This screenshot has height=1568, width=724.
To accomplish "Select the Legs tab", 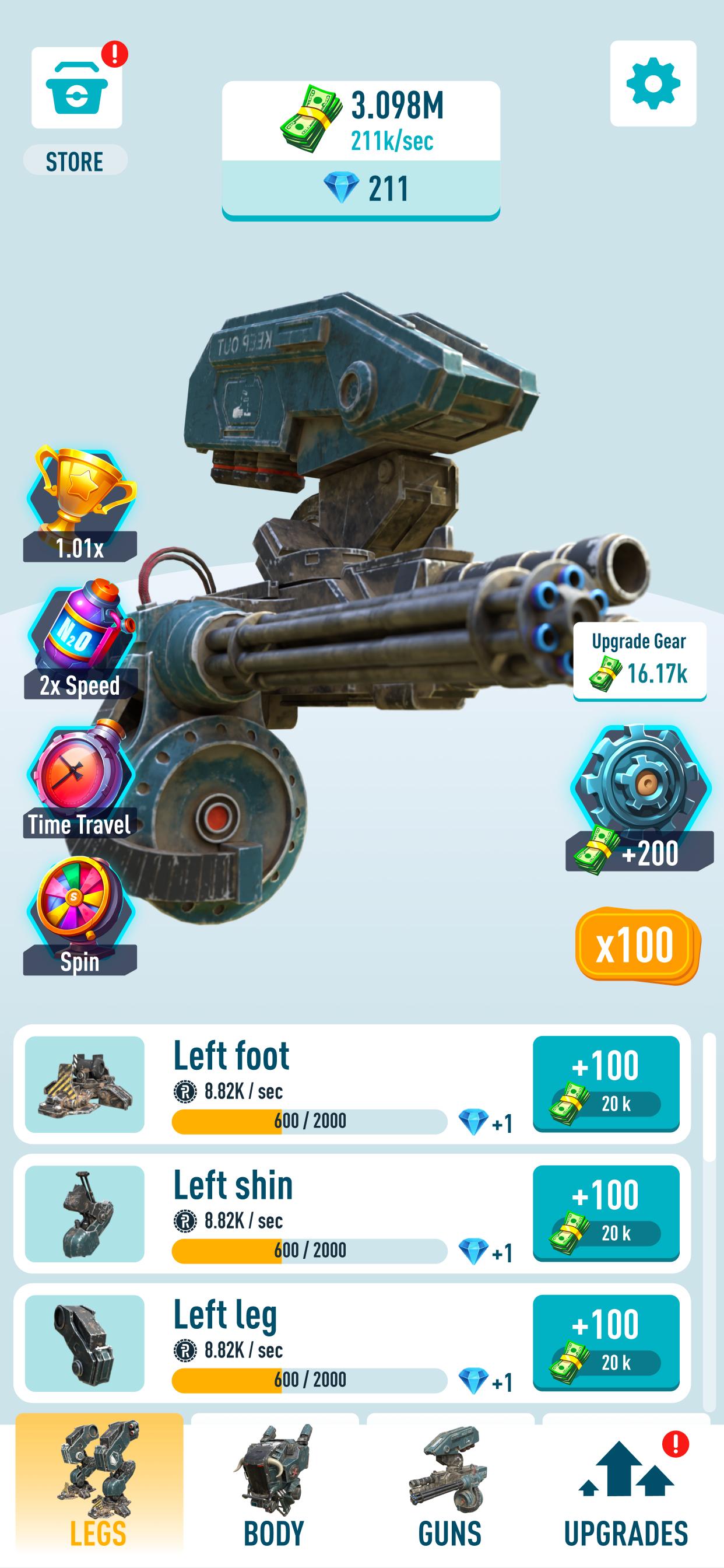I will pos(99,1485).
